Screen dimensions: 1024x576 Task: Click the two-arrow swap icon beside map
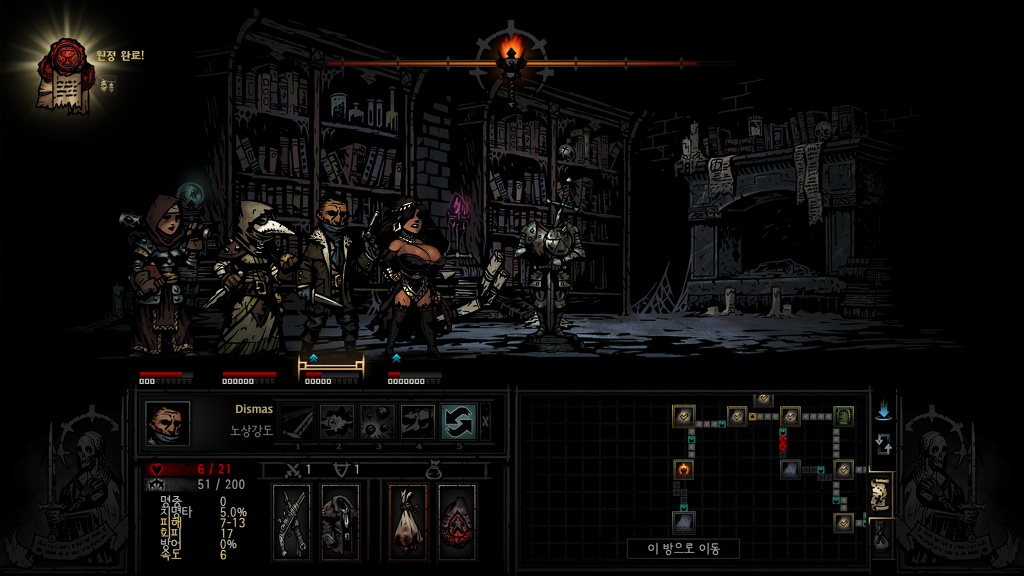882,444
